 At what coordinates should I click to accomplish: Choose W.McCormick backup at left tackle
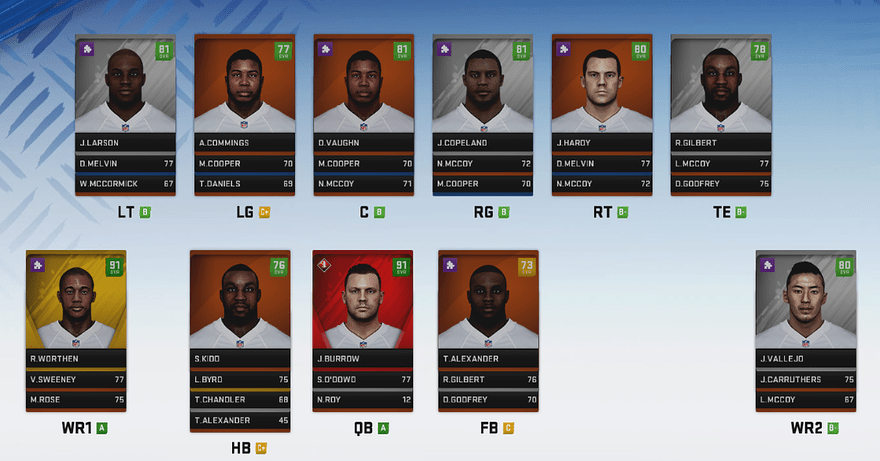pos(124,184)
